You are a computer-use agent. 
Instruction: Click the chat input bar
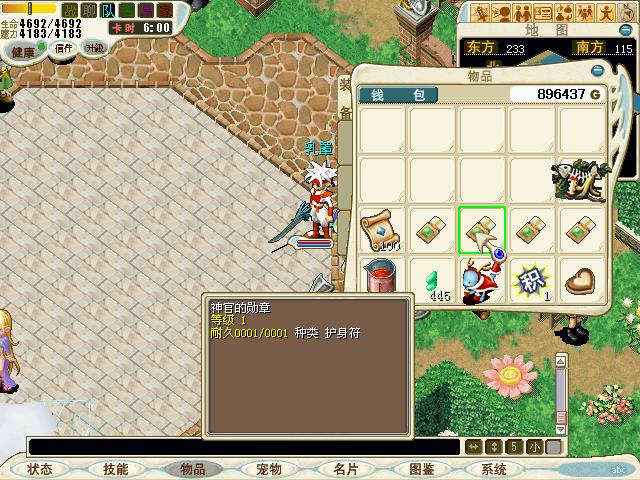(x=240, y=447)
